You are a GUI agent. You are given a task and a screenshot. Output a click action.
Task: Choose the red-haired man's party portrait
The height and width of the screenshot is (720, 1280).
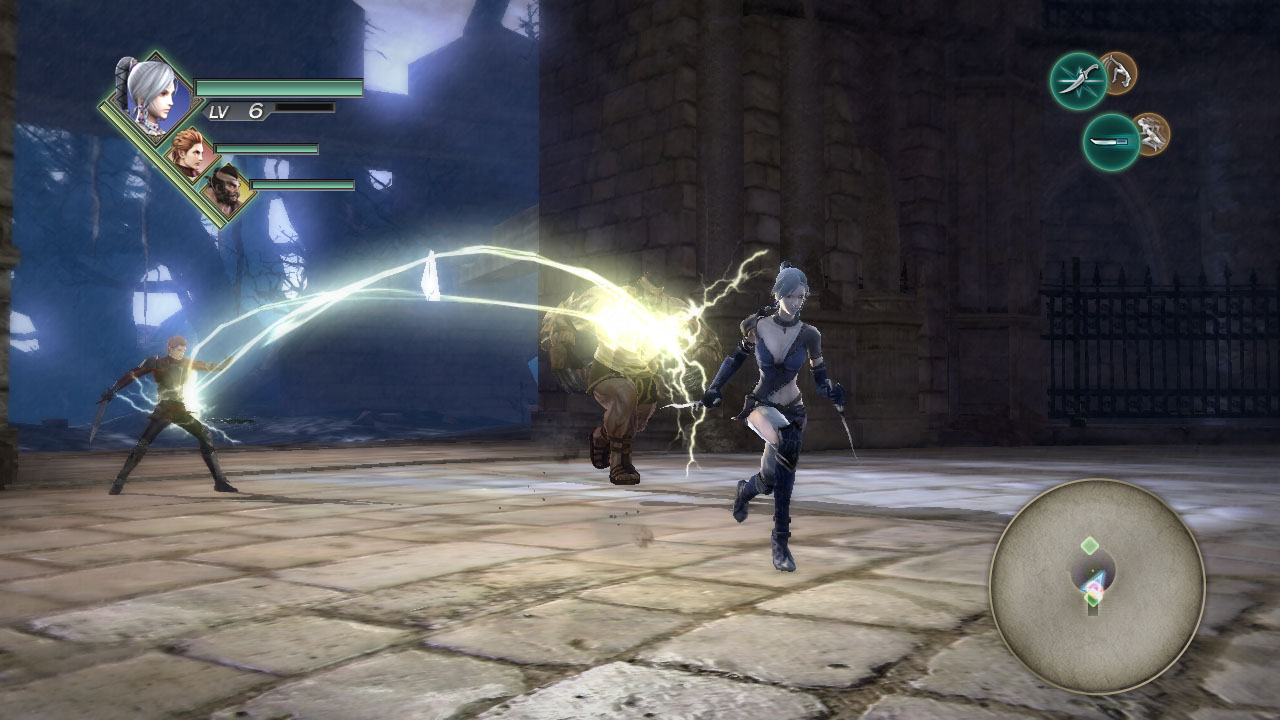click(x=188, y=152)
